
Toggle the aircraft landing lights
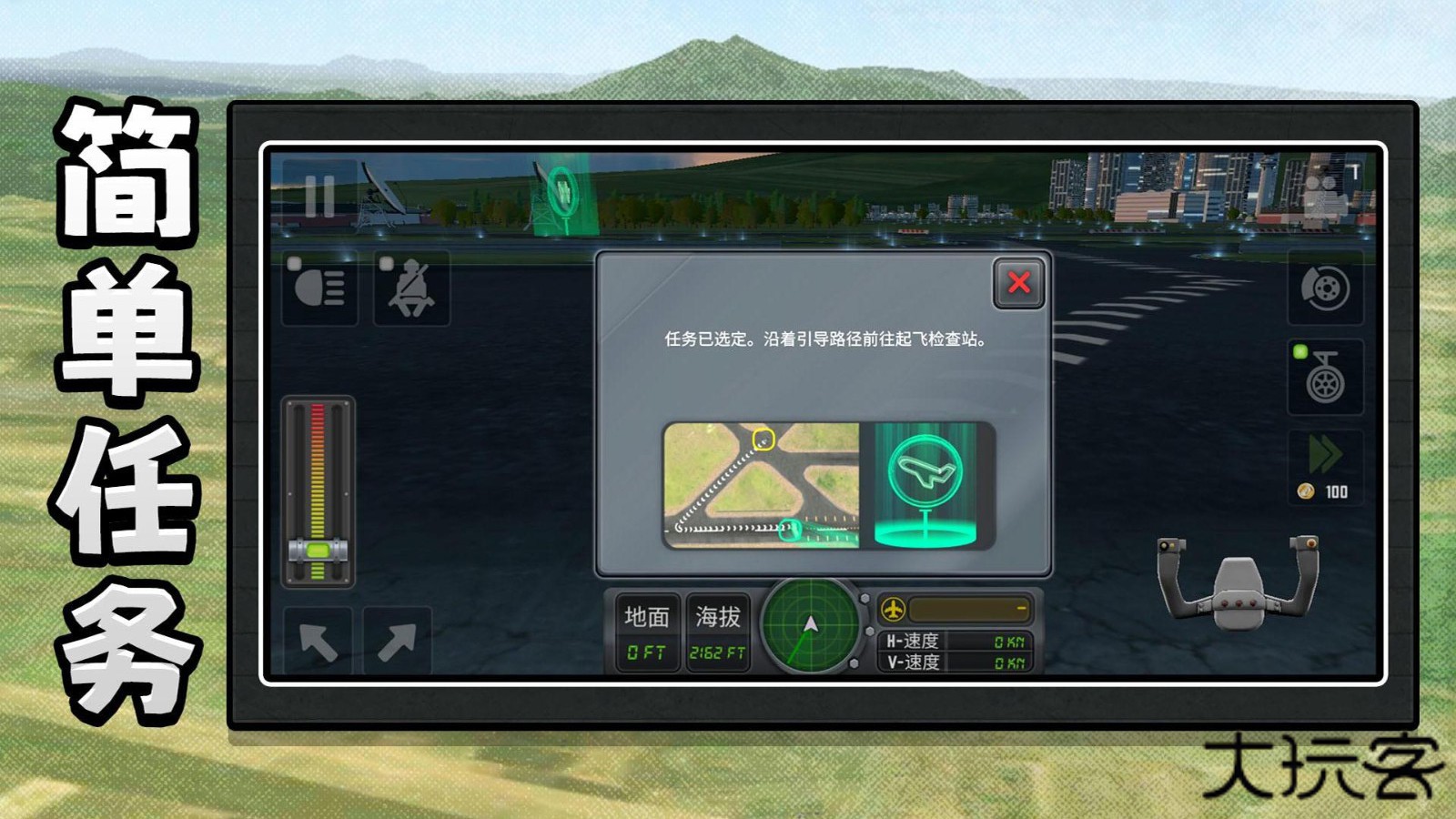[x=322, y=291]
